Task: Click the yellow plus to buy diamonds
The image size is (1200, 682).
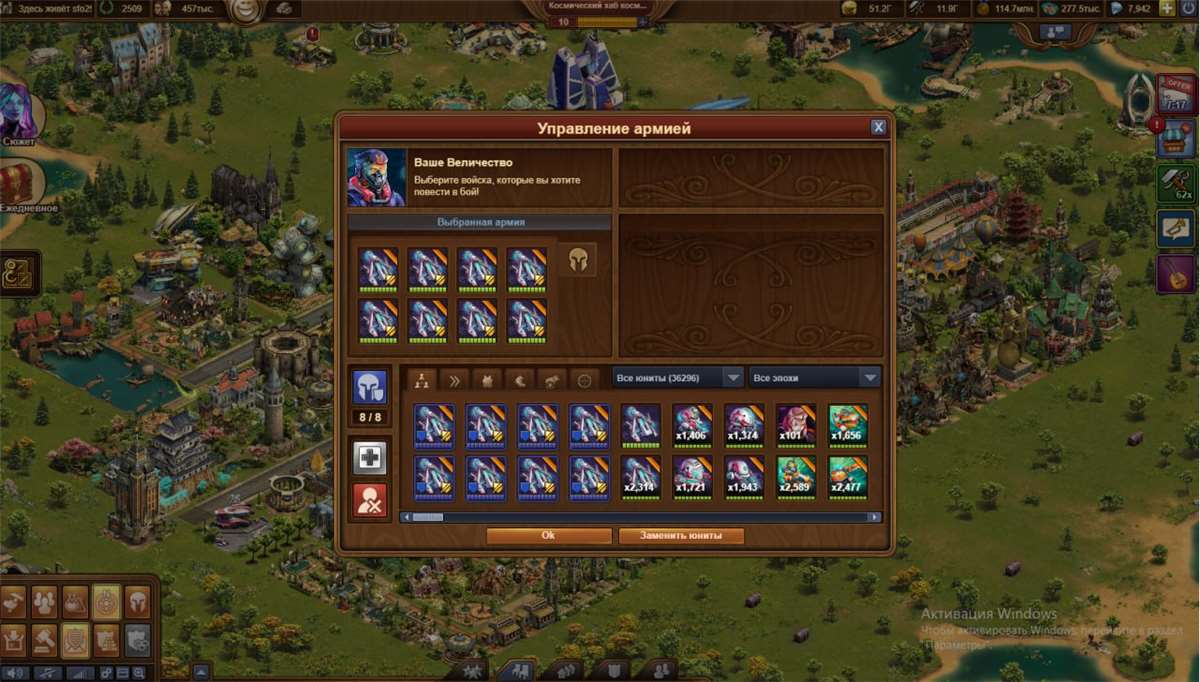Action: [x=1166, y=8]
